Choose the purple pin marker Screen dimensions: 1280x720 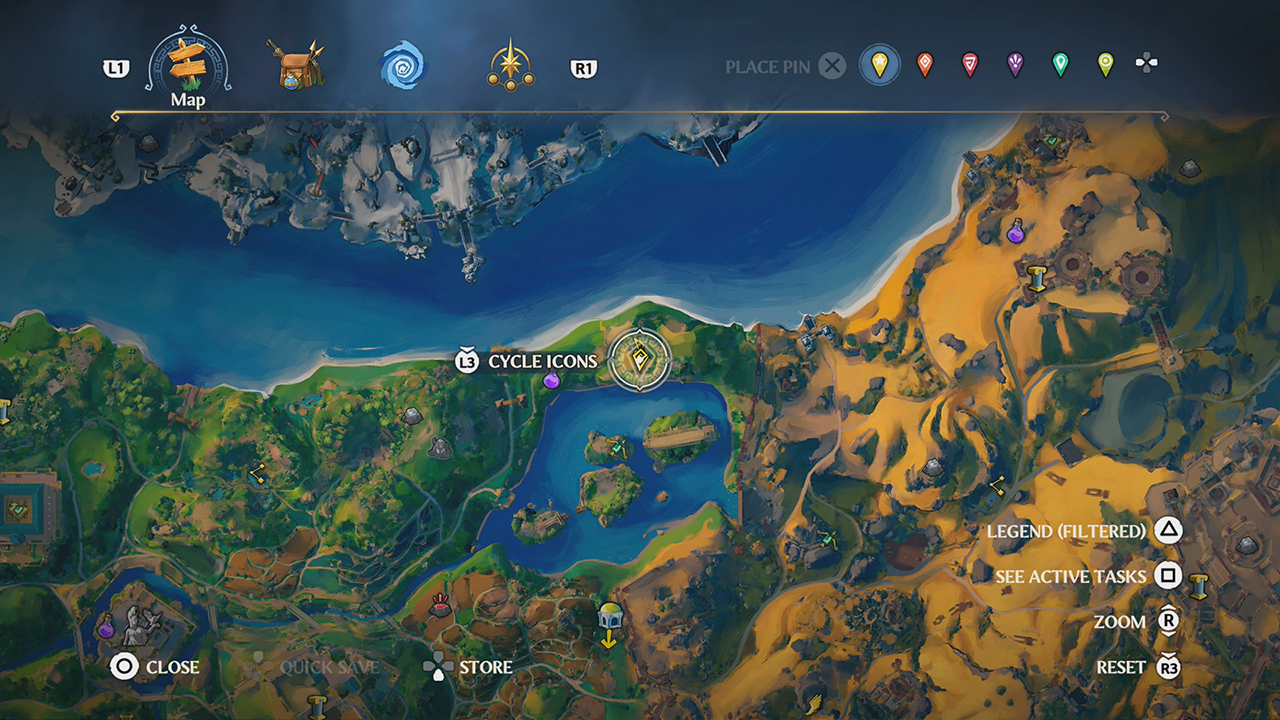[x=1015, y=63]
